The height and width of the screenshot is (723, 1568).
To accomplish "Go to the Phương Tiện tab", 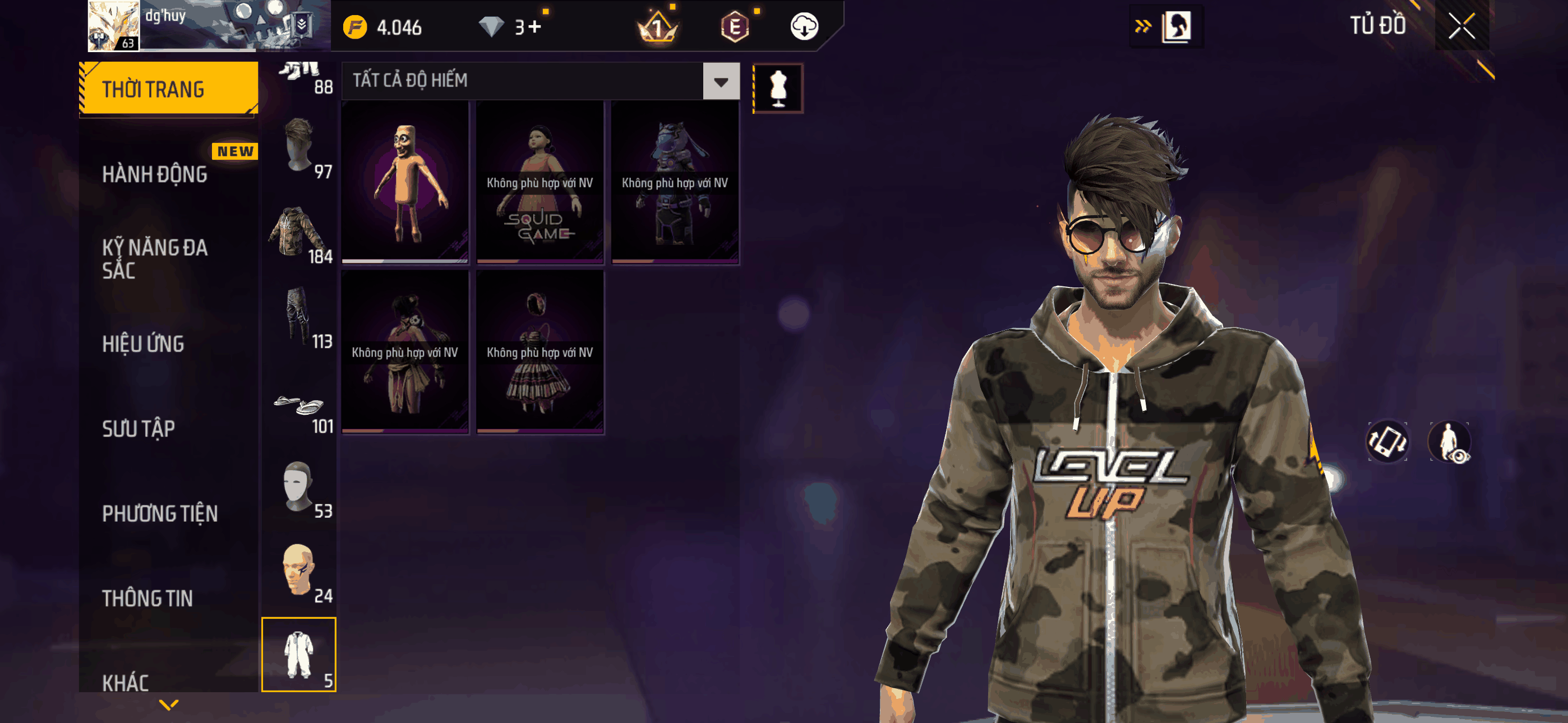I will [x=159, y=513].
